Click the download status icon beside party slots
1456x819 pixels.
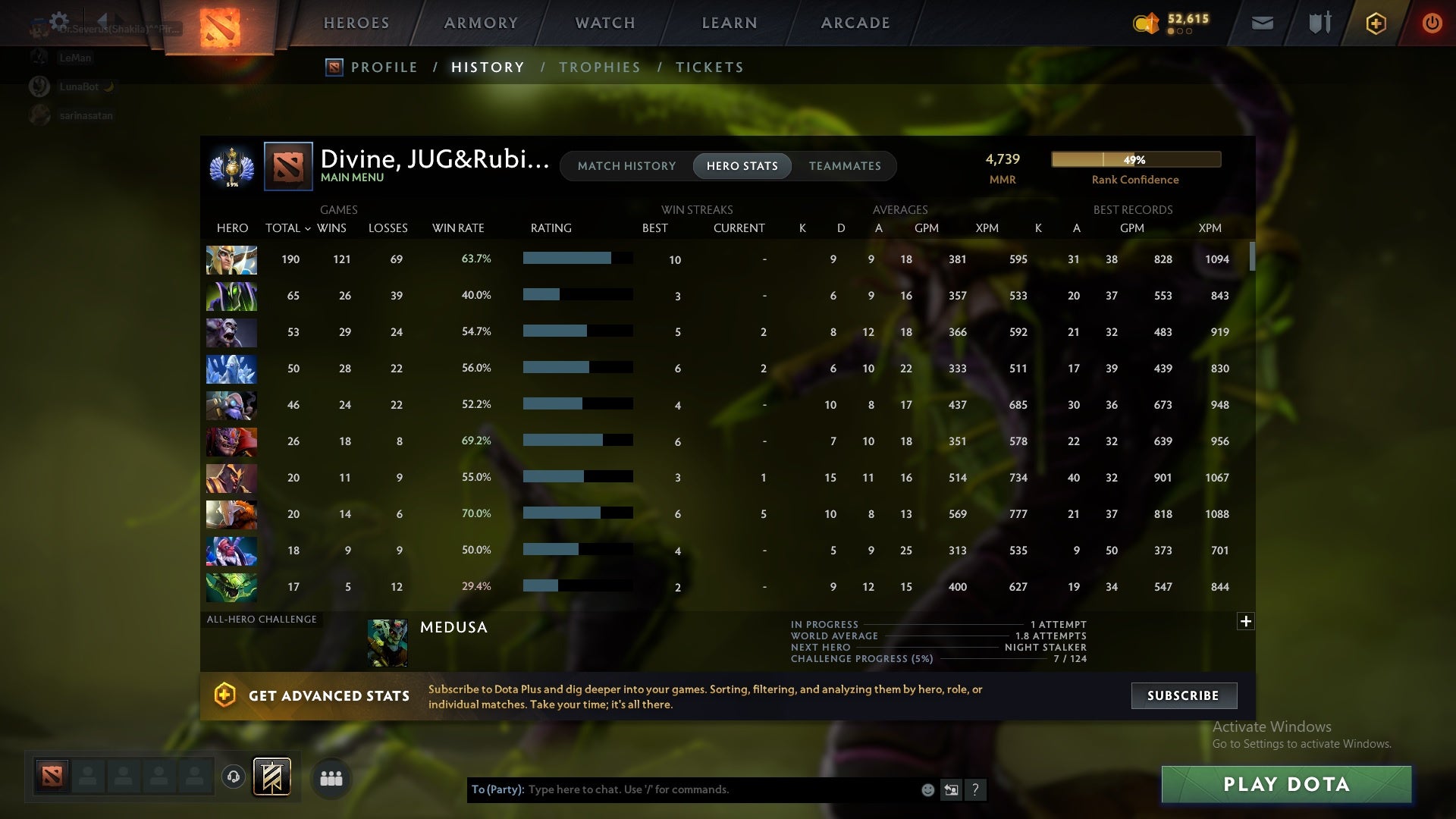[x=233, y=778]
